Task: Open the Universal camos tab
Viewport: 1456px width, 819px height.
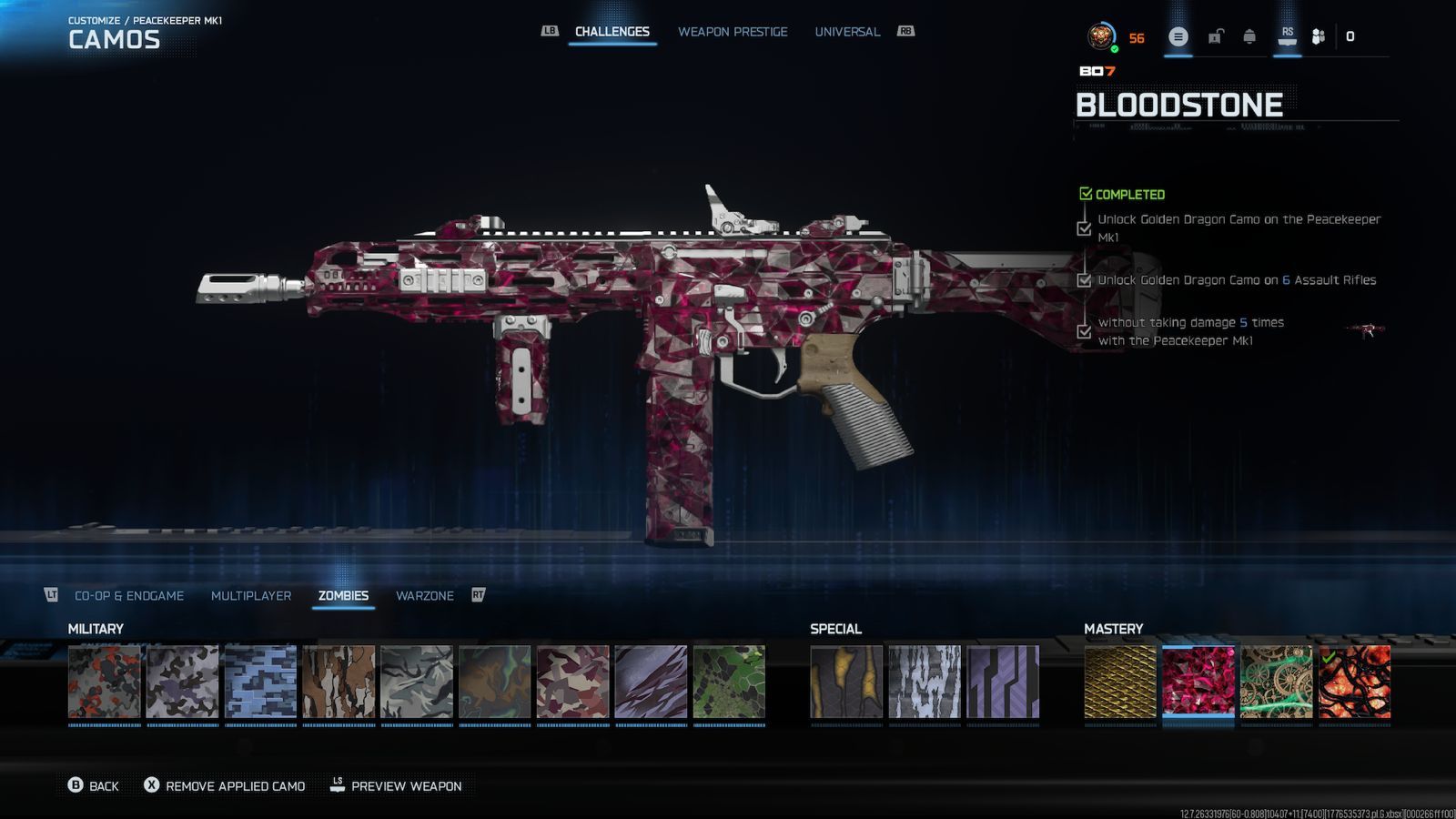Action: 847,32
